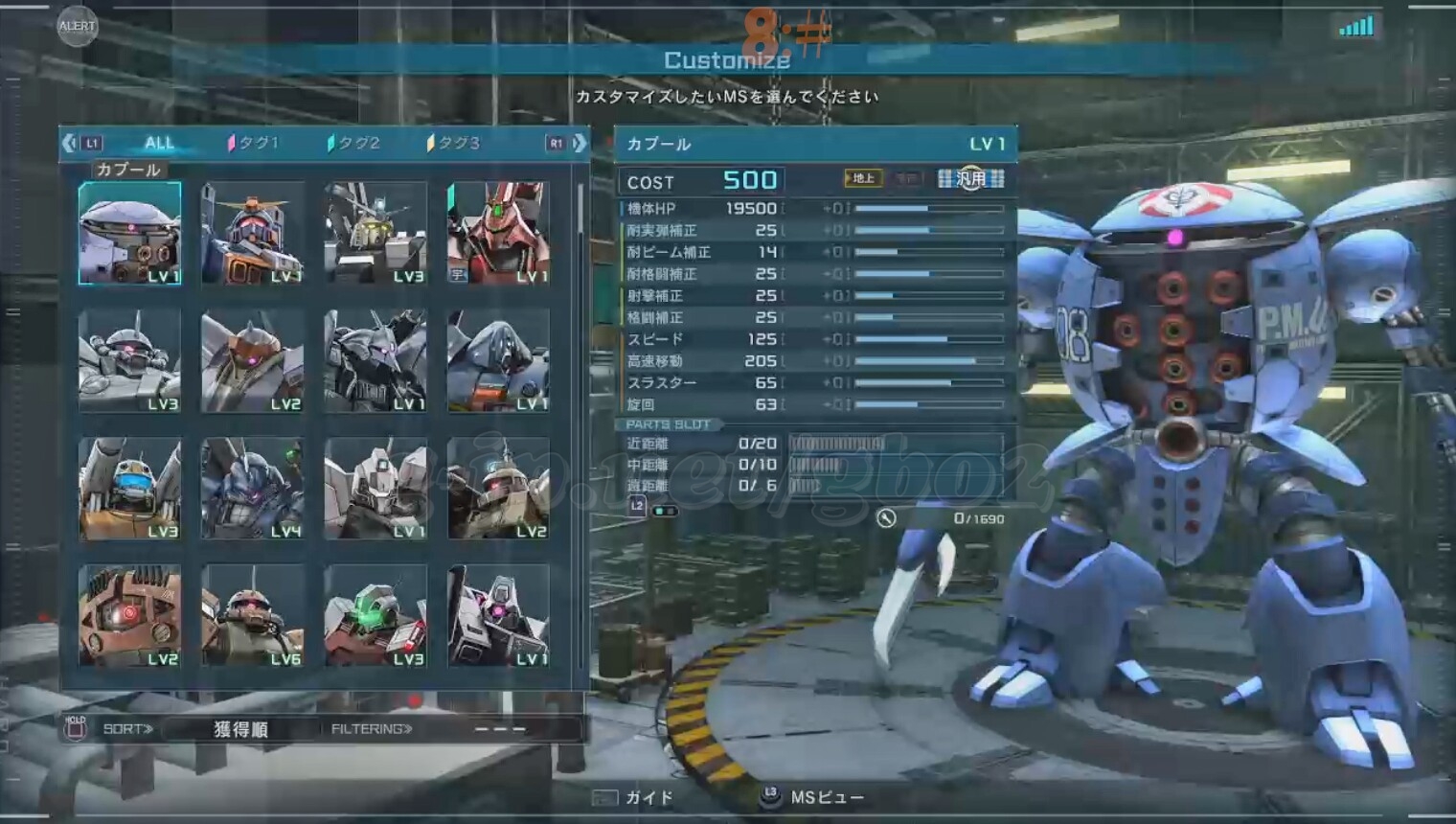Select the yellow suit with blue visor

(130, 489)
